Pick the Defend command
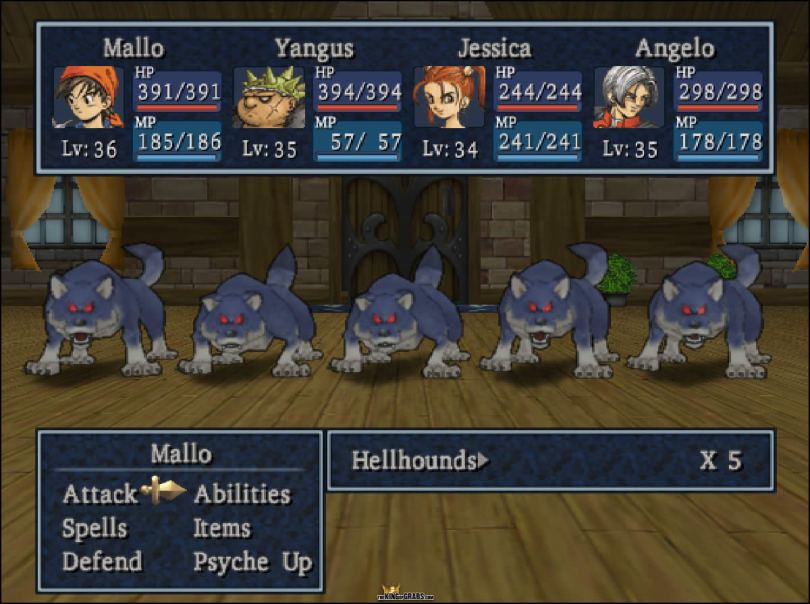 (102, 562)
